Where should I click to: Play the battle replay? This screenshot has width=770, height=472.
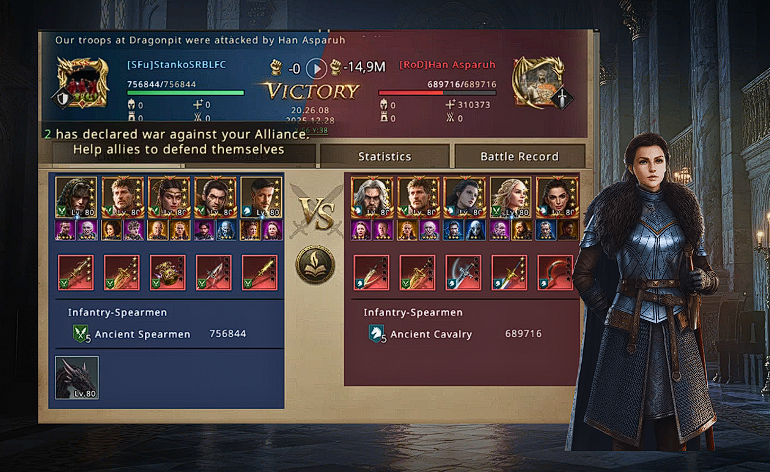[x=317, y=68]
